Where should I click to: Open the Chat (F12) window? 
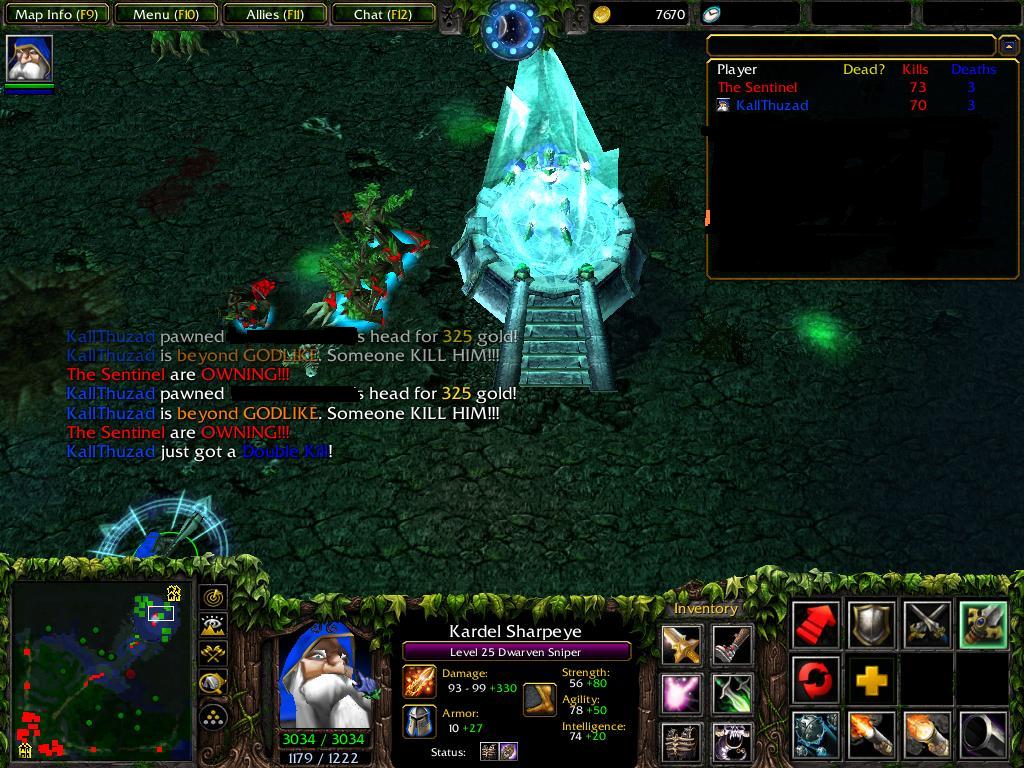(383, 15)
